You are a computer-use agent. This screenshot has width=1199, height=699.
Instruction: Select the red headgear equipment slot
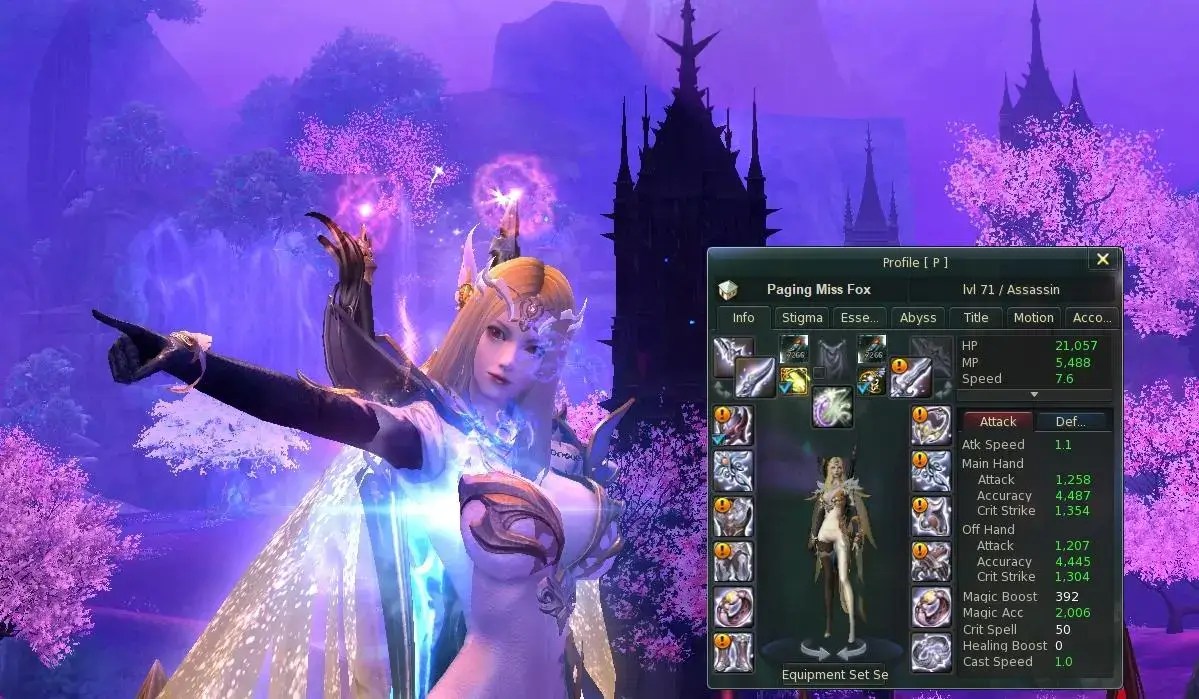[733, 424]
